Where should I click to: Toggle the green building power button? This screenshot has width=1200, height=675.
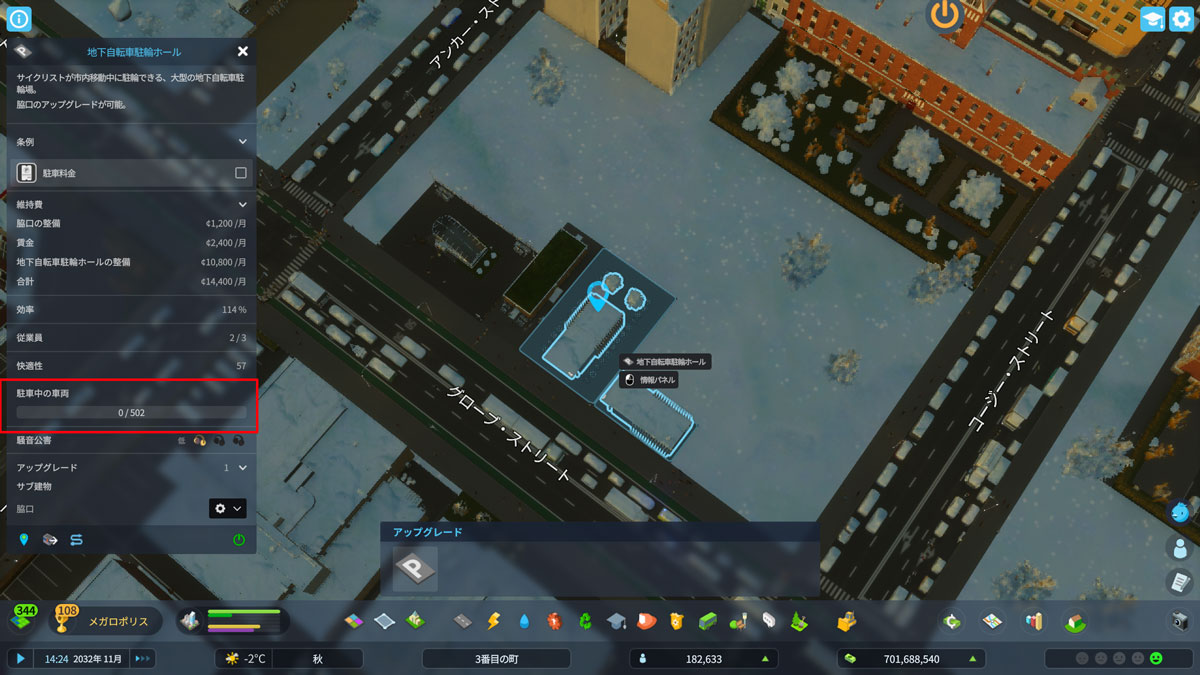point(239,539)
